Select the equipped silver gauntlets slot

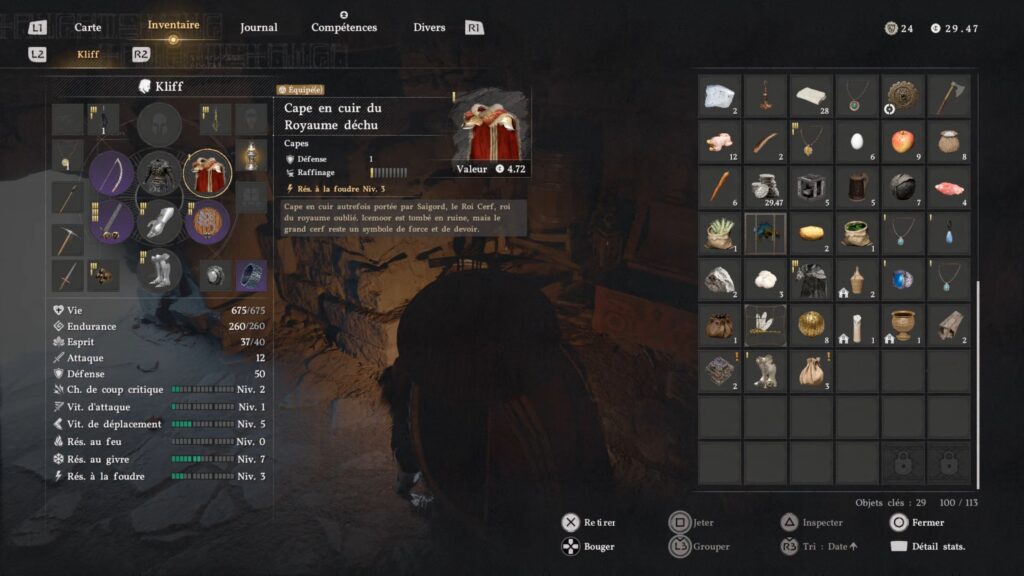(x=159, y=221)
